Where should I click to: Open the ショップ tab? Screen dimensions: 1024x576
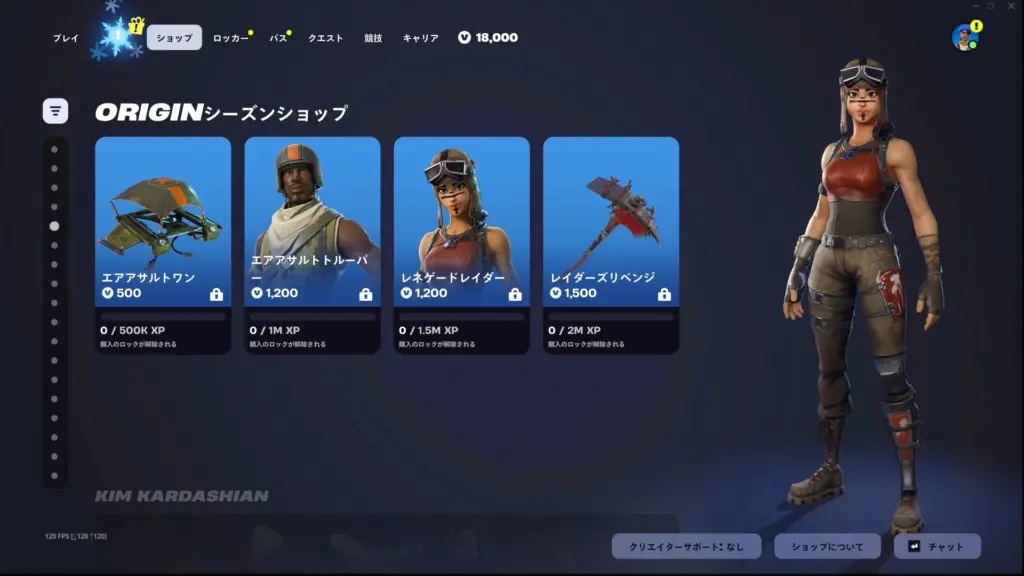(174, 38)
